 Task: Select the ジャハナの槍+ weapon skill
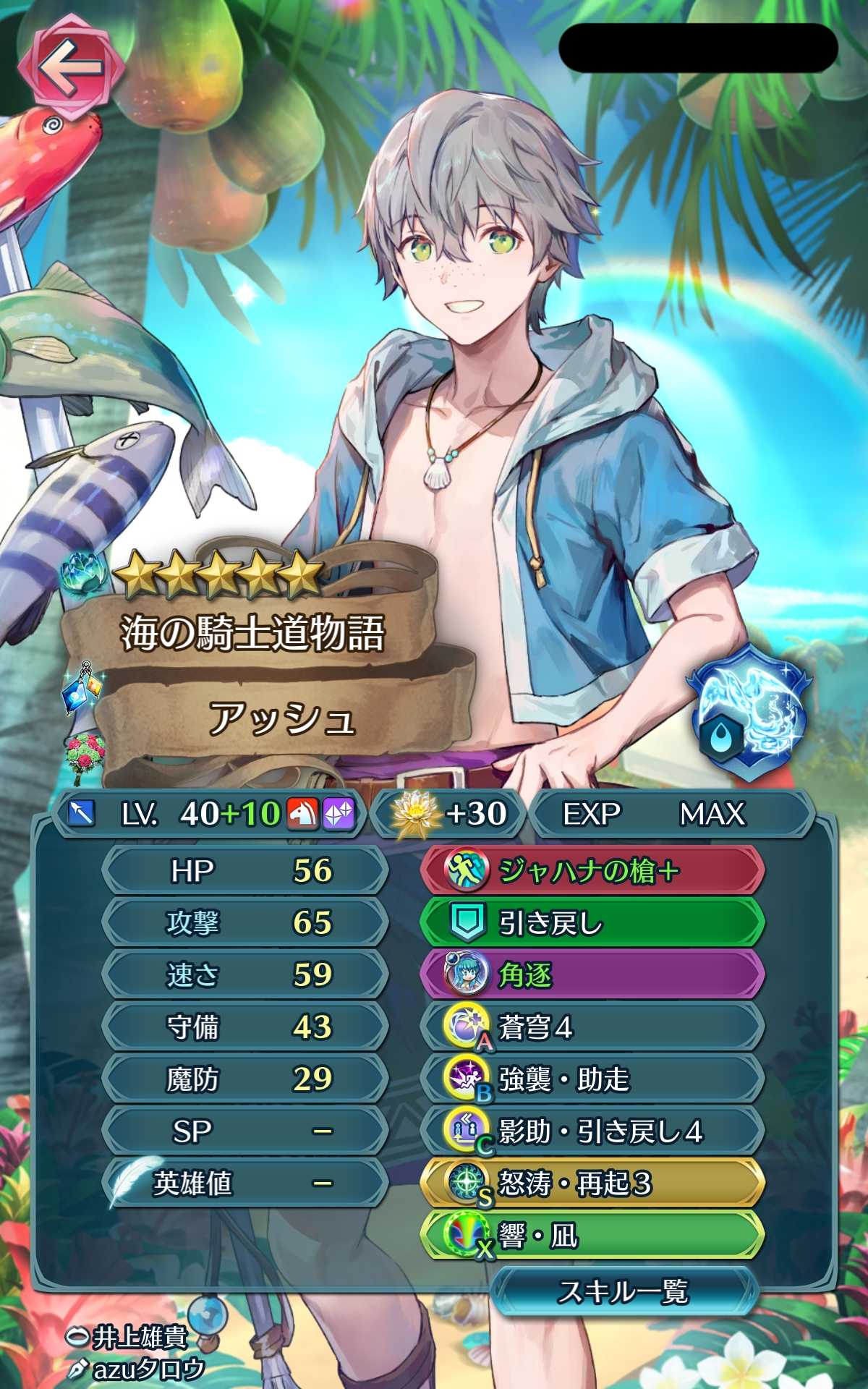pyautogui.click(x=591, y=870)
